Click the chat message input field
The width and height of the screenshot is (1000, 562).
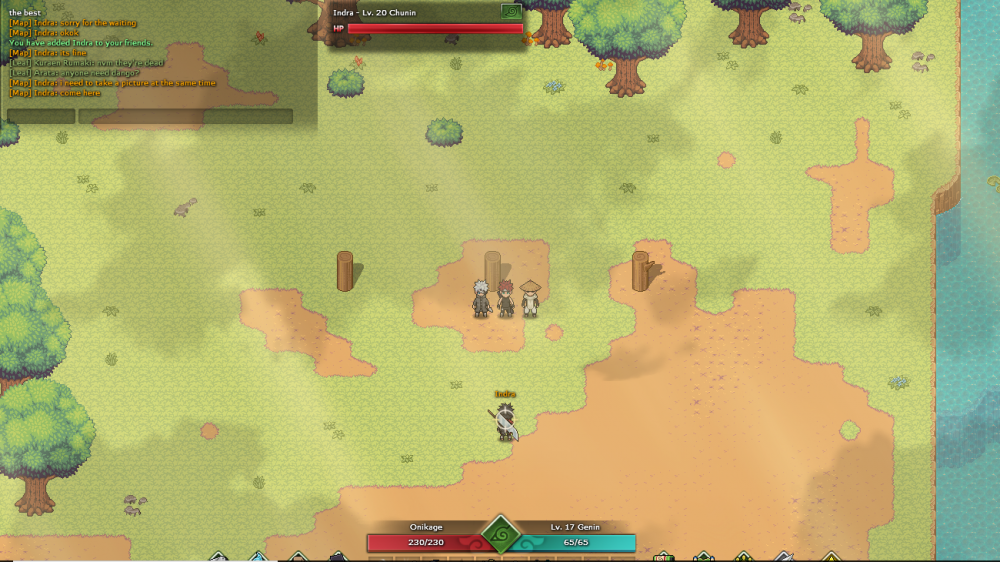(186, 116)
